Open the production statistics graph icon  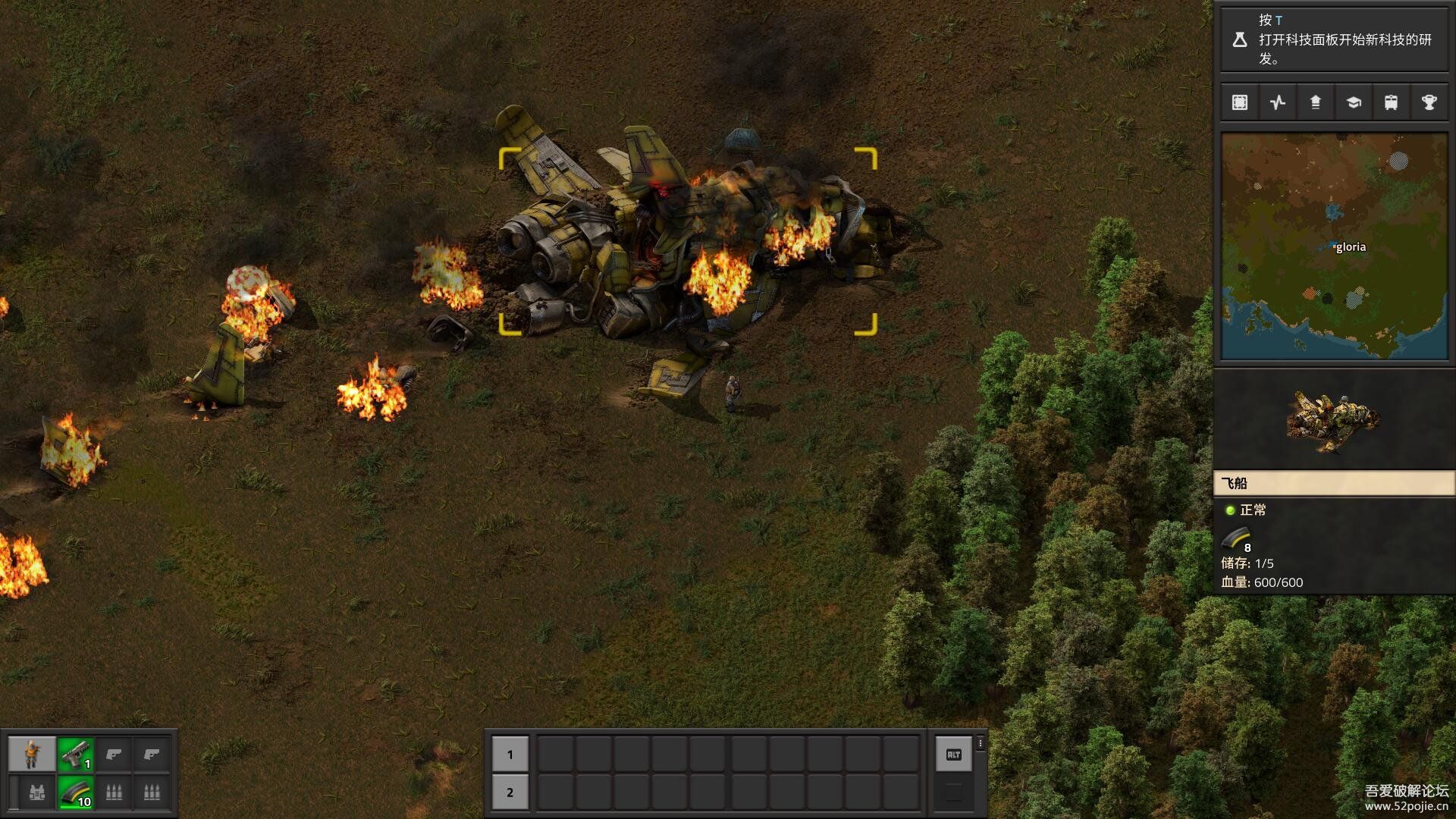click(x=1278, y=102)
